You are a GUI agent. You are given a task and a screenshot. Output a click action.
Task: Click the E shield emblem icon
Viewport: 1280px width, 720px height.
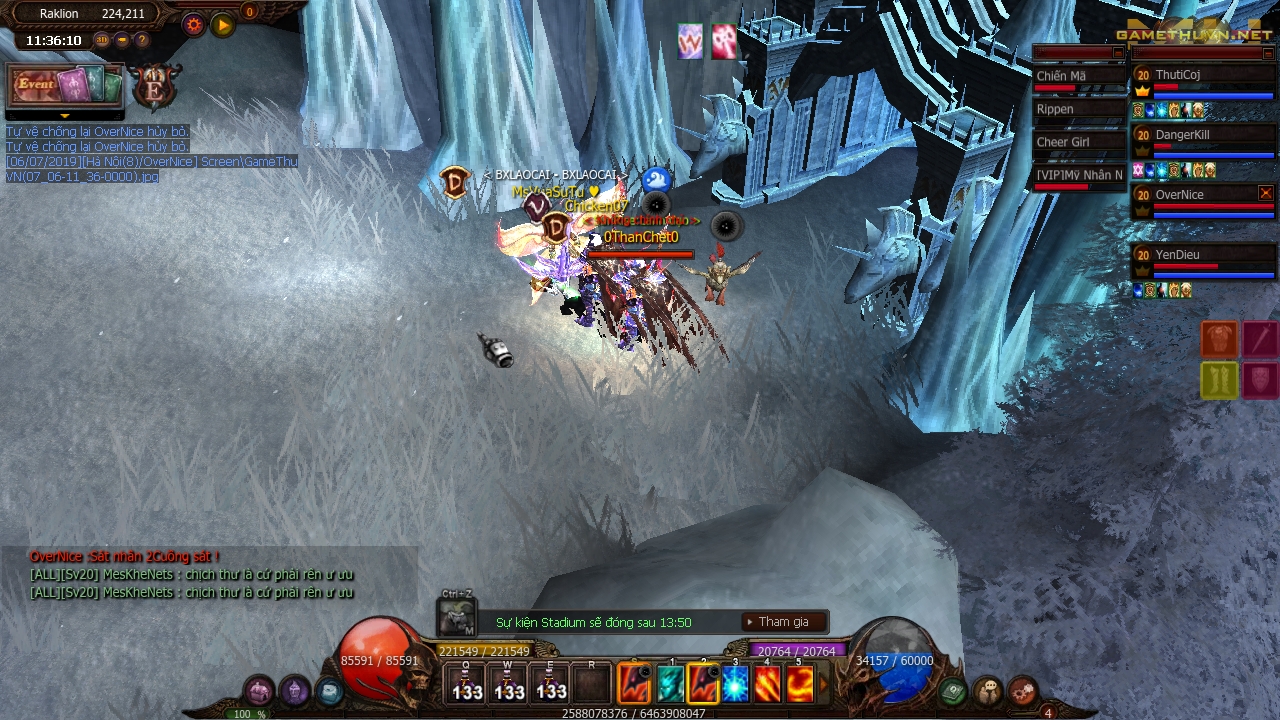click(x=155, y=86)
